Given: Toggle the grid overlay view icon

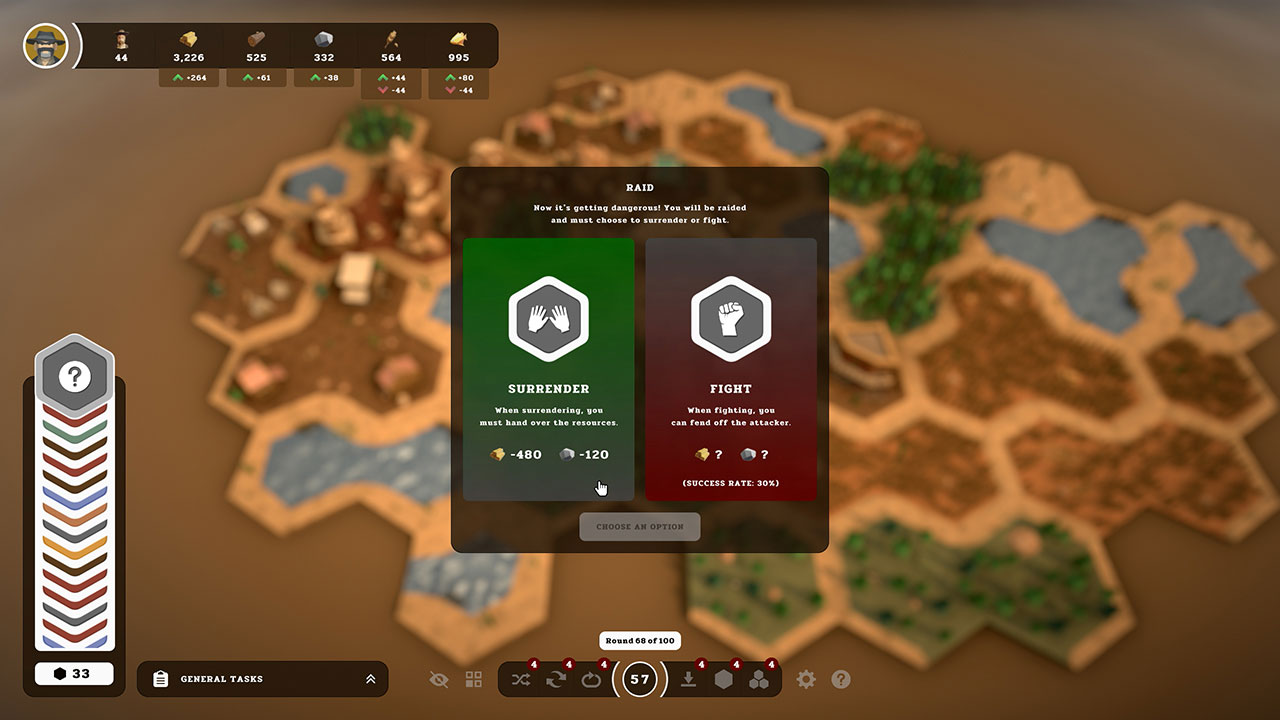Looking at the screenshot, I should 472,679.
